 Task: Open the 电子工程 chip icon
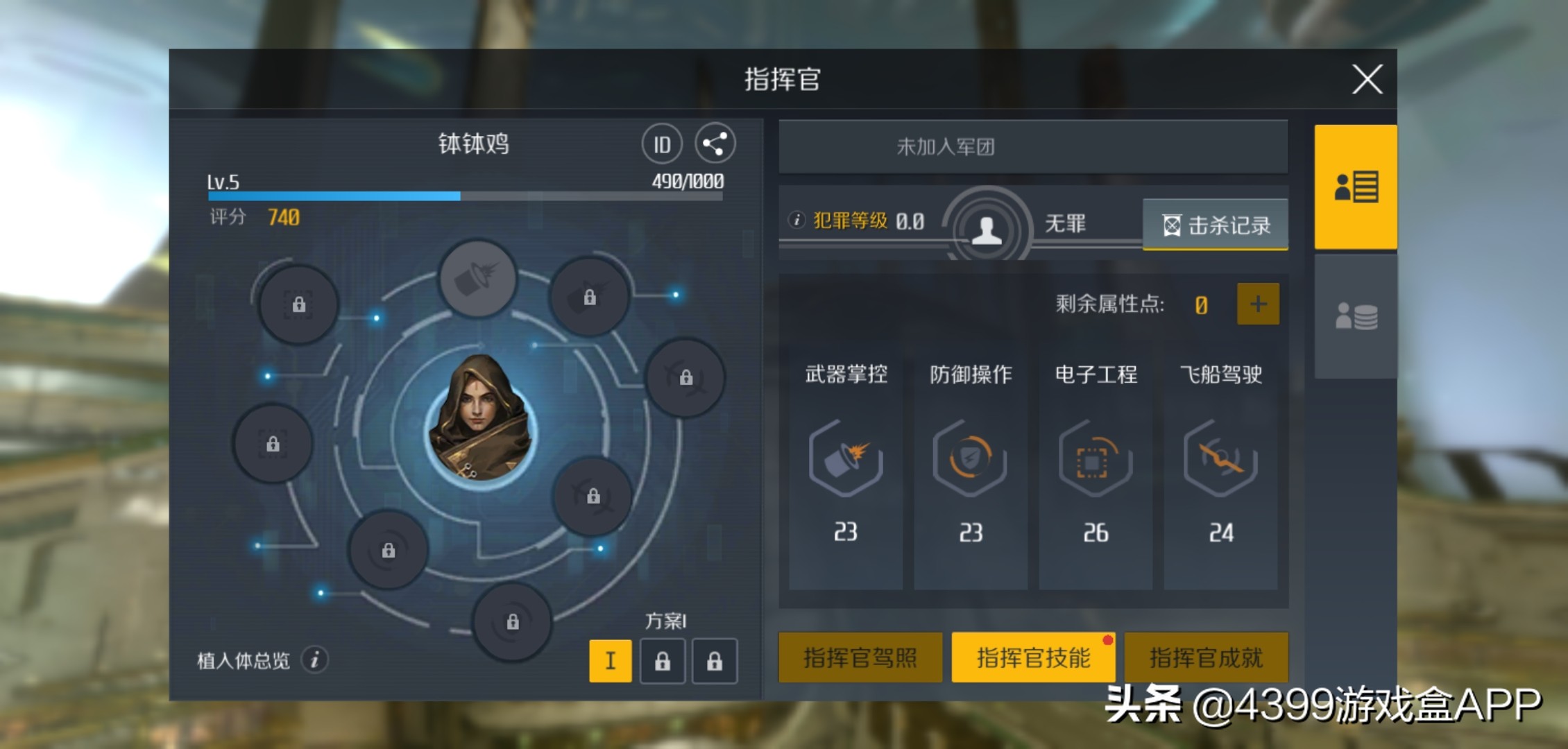click(x=1095, y=458)
